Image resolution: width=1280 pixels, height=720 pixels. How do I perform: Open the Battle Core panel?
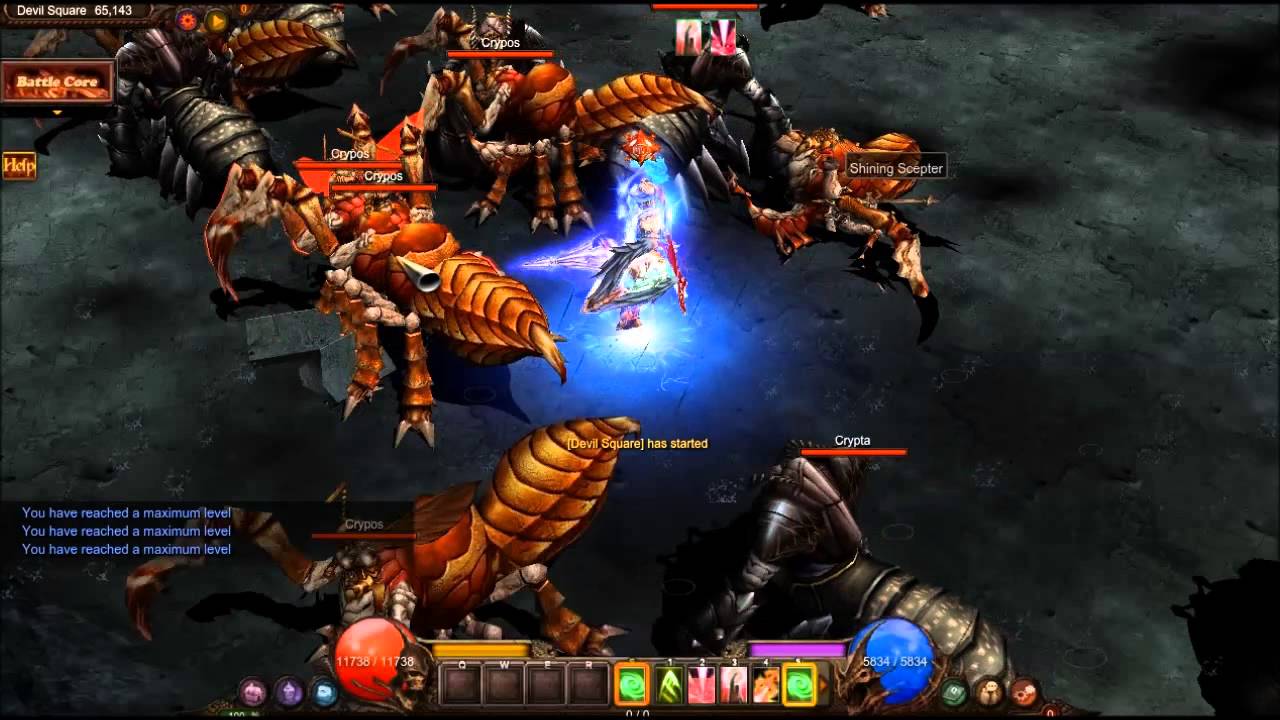tap(57, 80)
